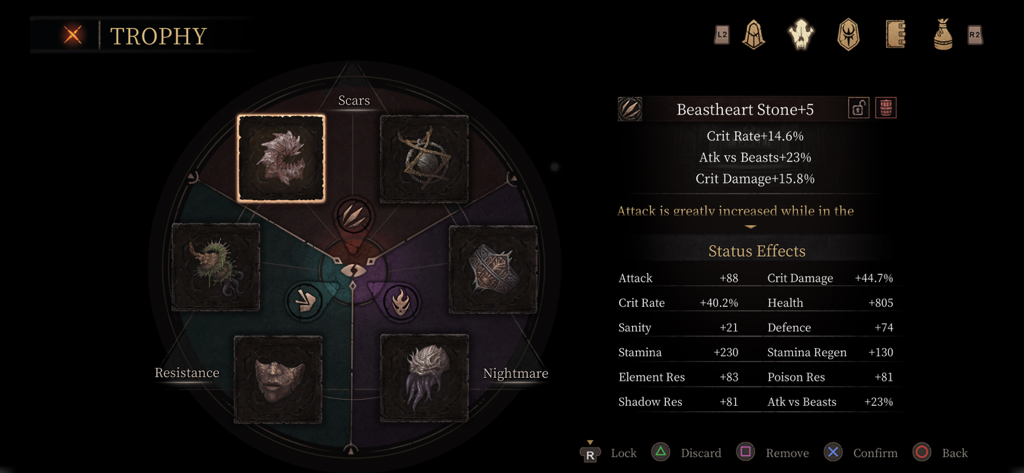Select the rope-bound orb trophy slot
Viewport: 1024px width, 473px height.
click(x=424, y=159)
